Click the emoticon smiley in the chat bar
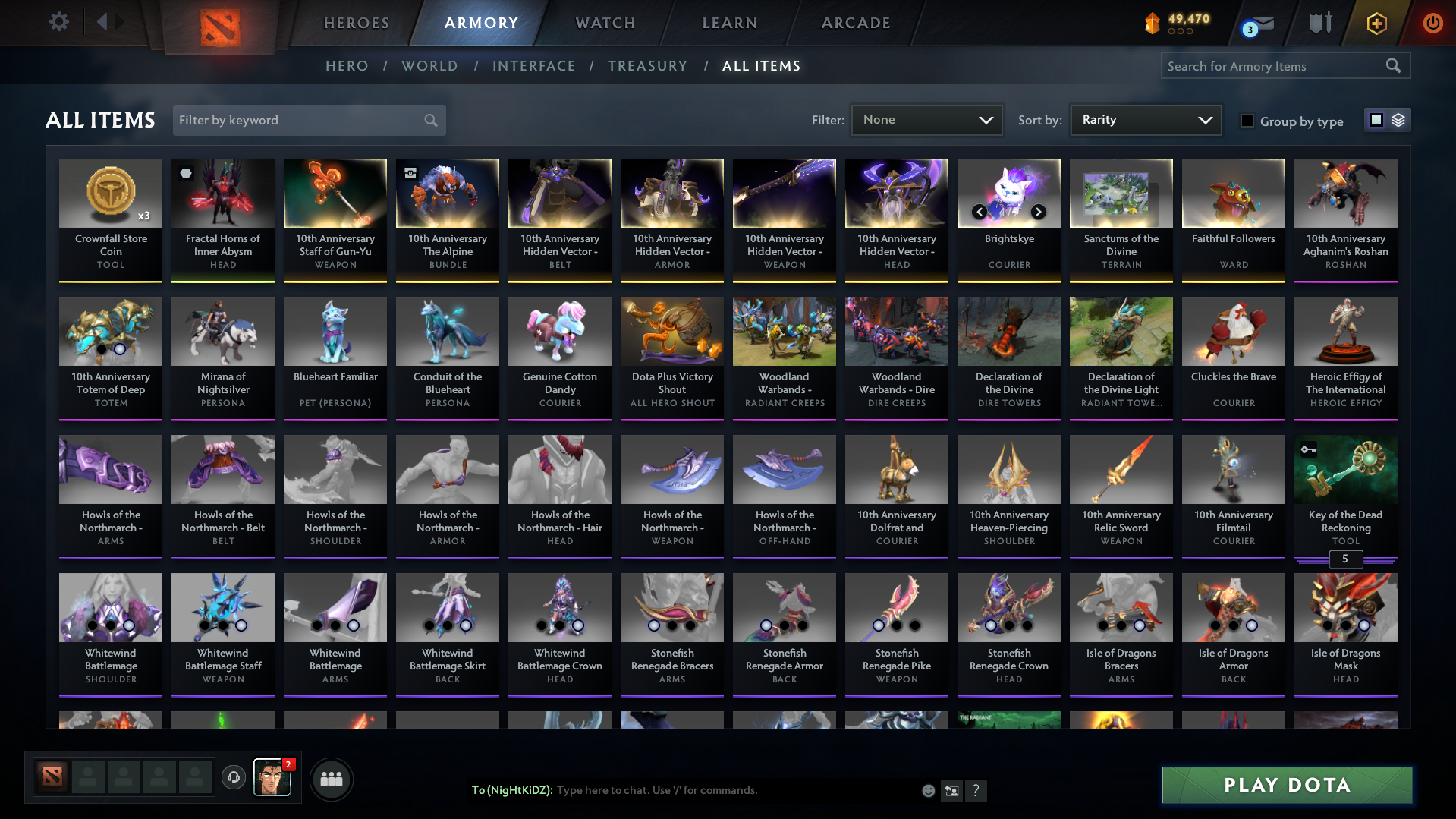This screenshot has width=1456, height=819. point(927,790)
